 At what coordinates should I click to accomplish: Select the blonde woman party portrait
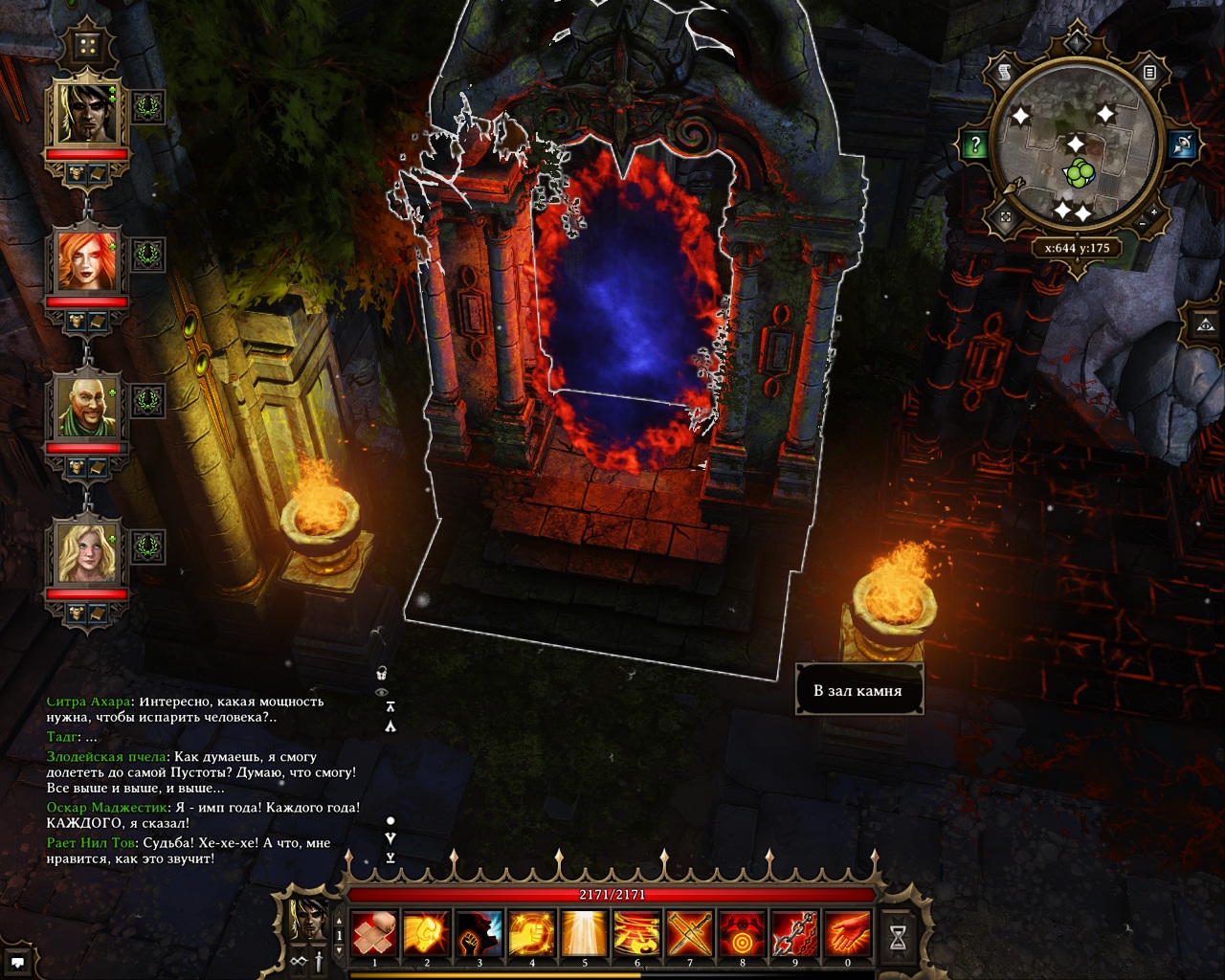point(87,552)
